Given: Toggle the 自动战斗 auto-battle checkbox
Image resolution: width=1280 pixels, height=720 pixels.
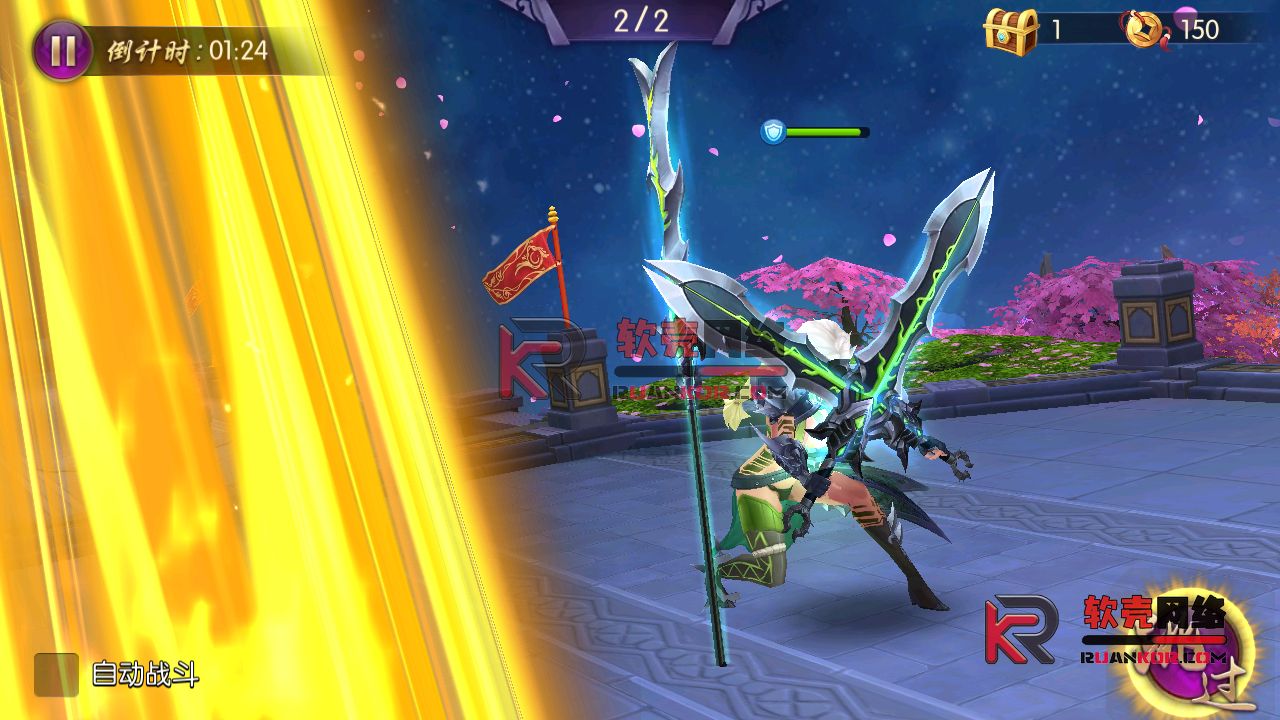Looking at the screenshot, I should 56,675.
